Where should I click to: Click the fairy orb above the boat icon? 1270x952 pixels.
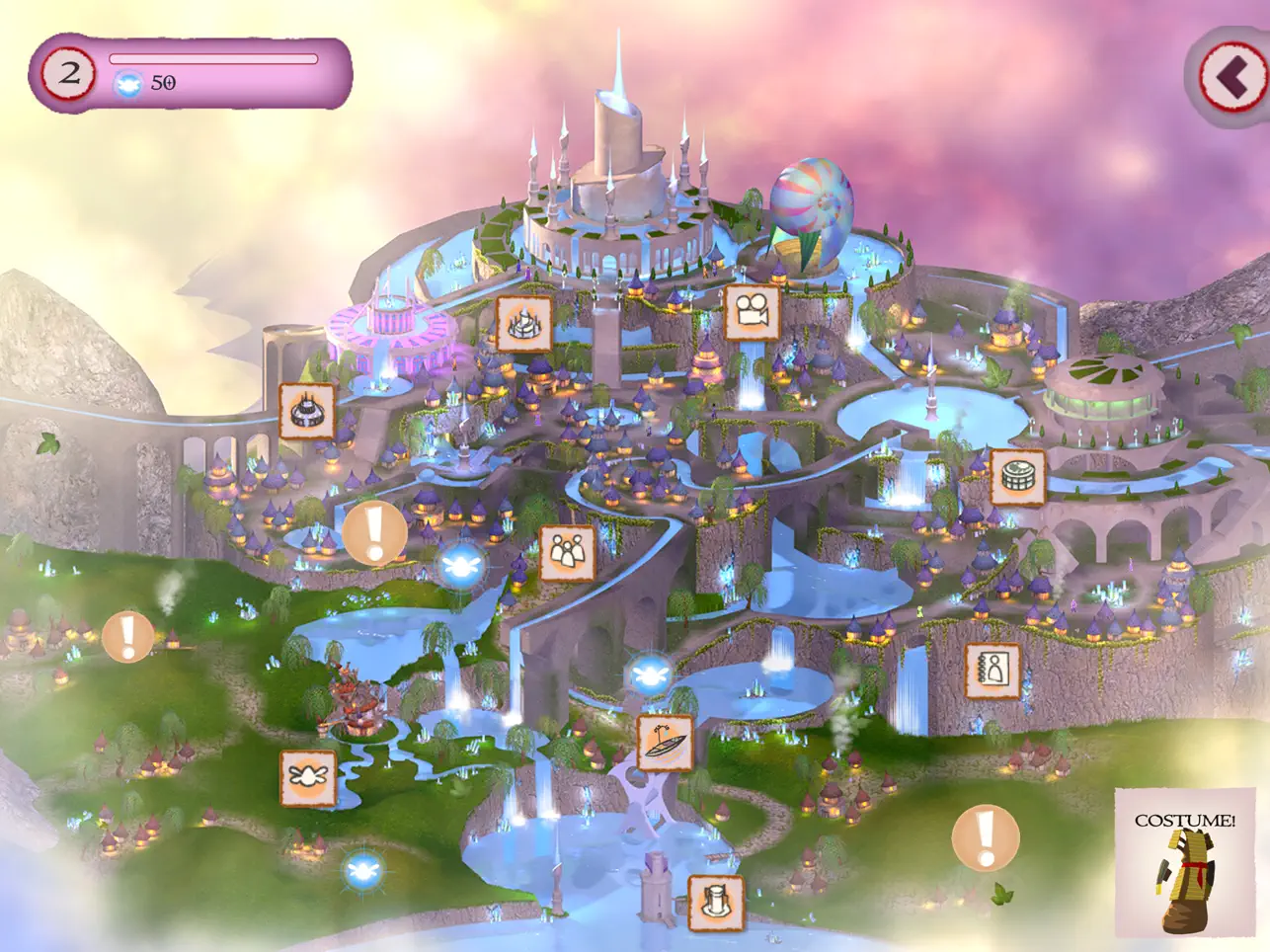649,676
